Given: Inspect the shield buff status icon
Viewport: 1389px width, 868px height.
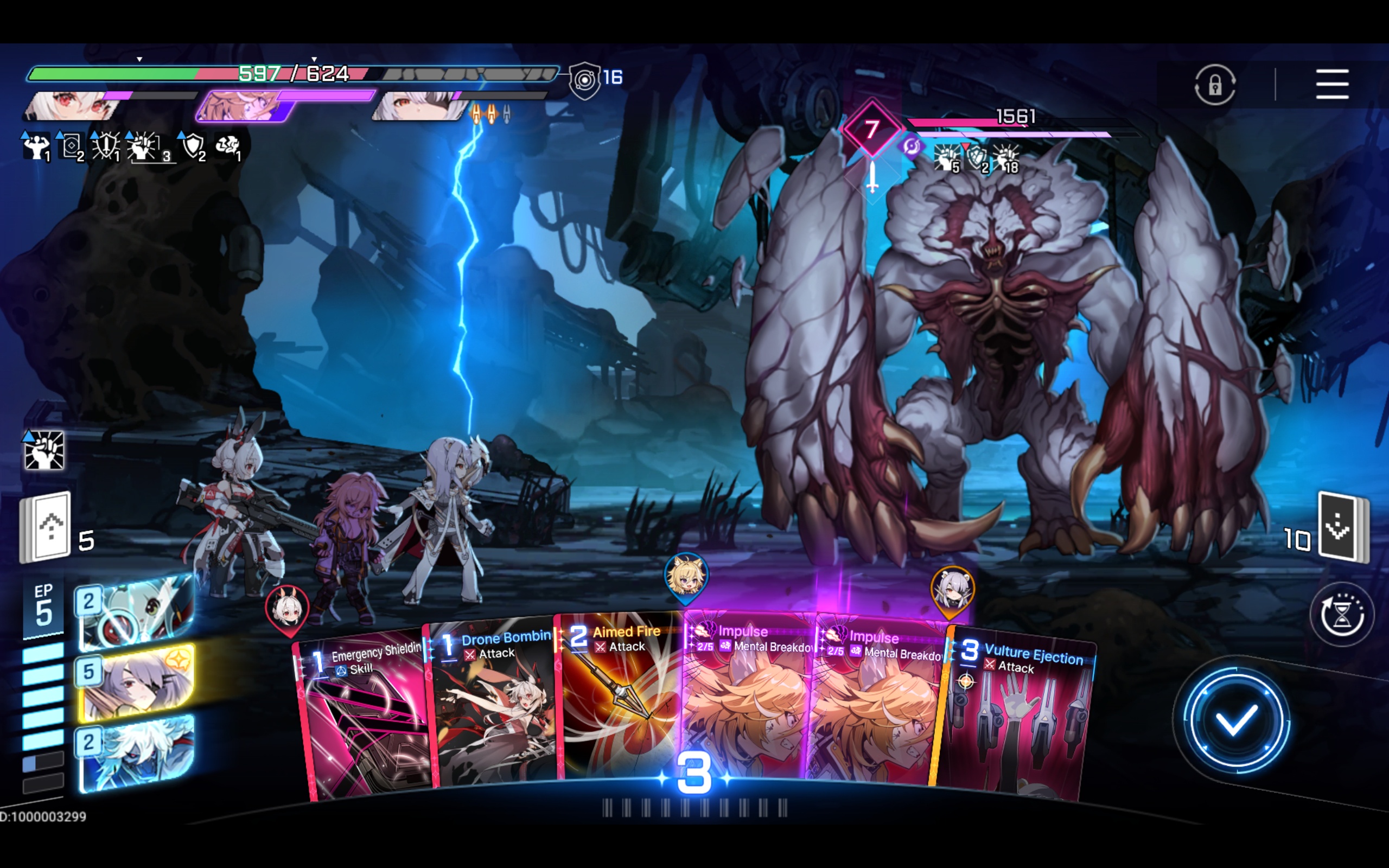Looking at the screenshot, I should click(x=193, y=146).
